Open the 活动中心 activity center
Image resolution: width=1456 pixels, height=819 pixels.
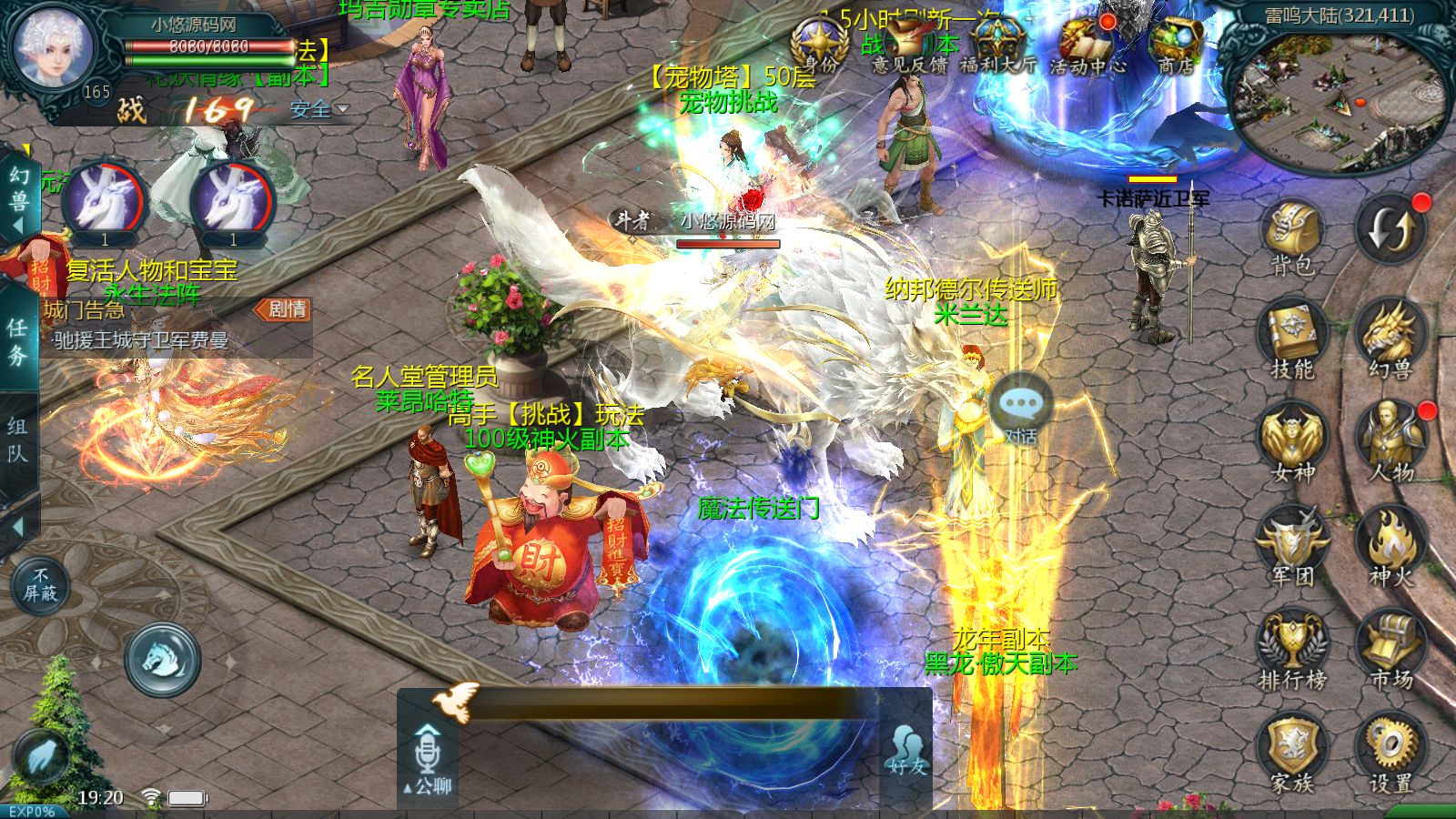tap(1087, 44)
